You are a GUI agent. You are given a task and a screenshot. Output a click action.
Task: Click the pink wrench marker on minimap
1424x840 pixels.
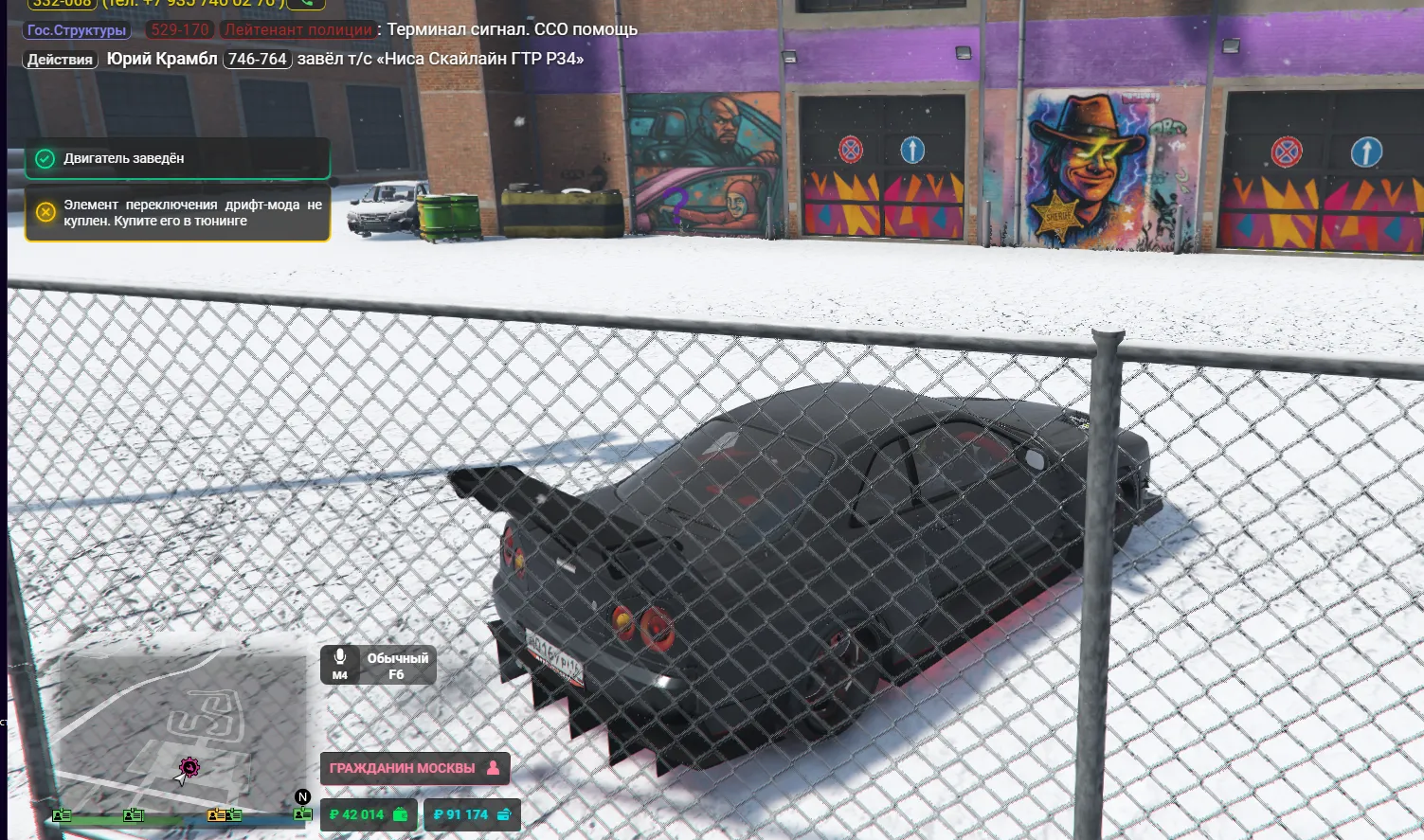pos(189,766)
